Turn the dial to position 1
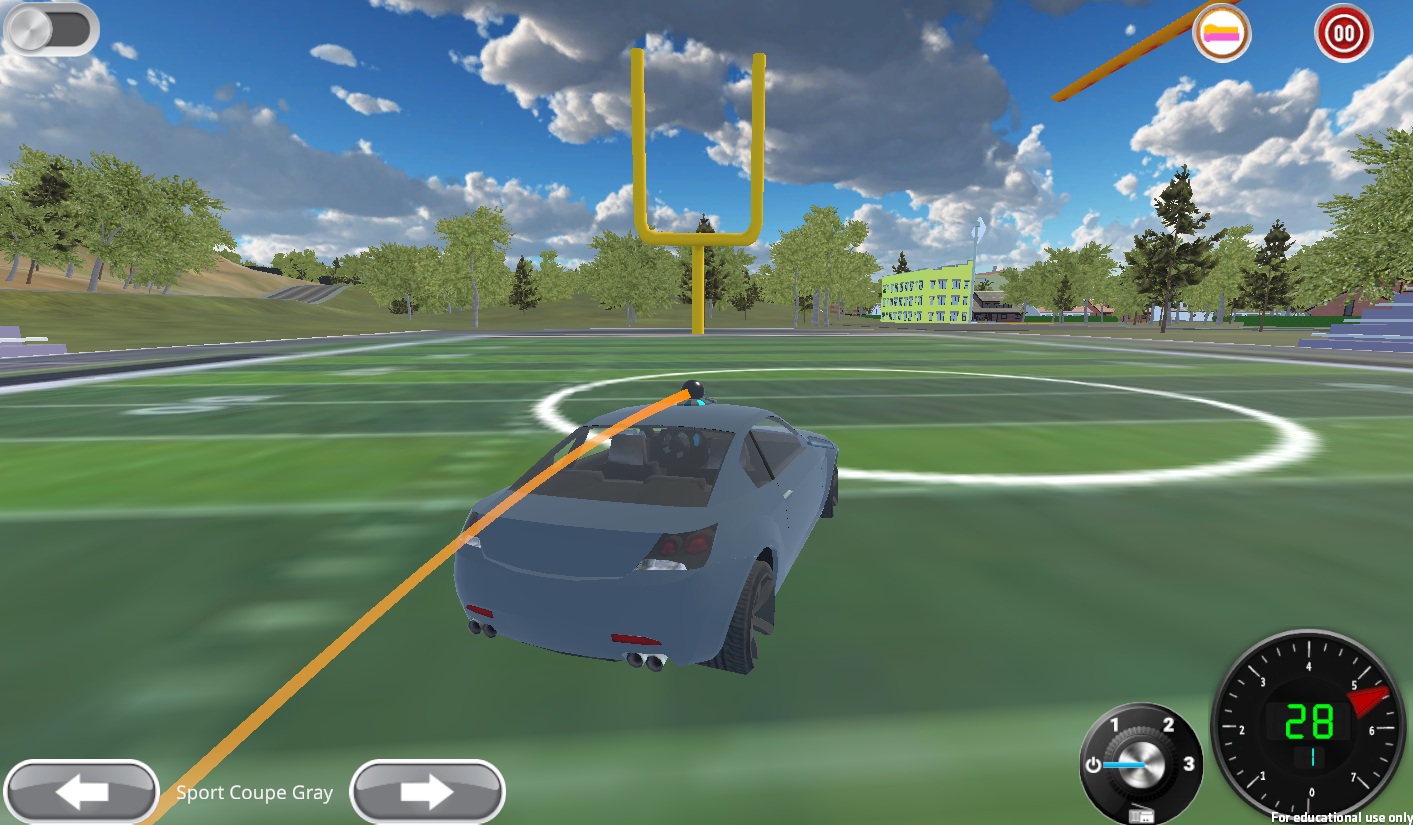 1115,723
